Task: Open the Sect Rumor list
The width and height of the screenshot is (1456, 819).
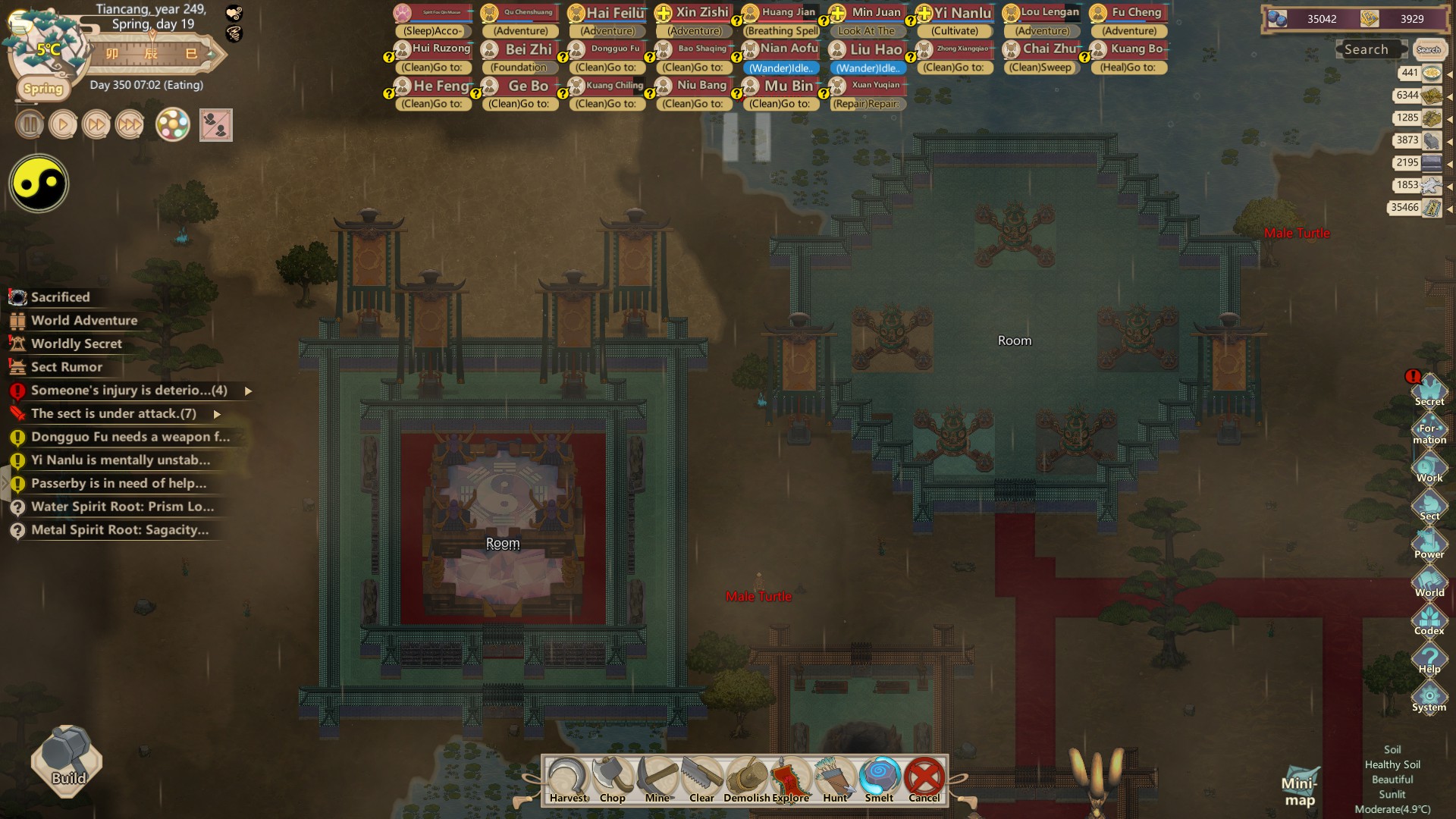Action: (x=67, y=367)
